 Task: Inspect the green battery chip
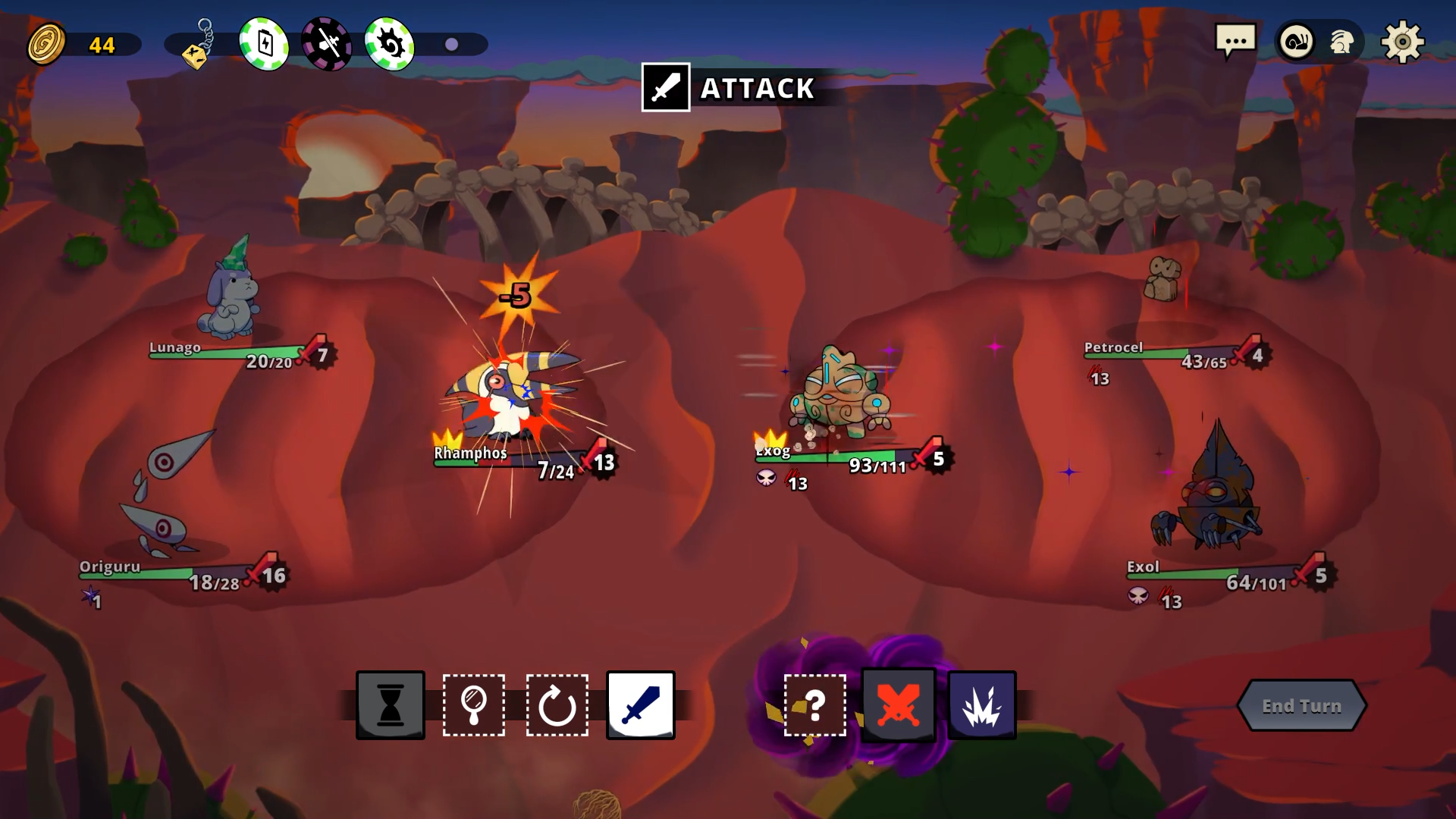click(264, 44)
